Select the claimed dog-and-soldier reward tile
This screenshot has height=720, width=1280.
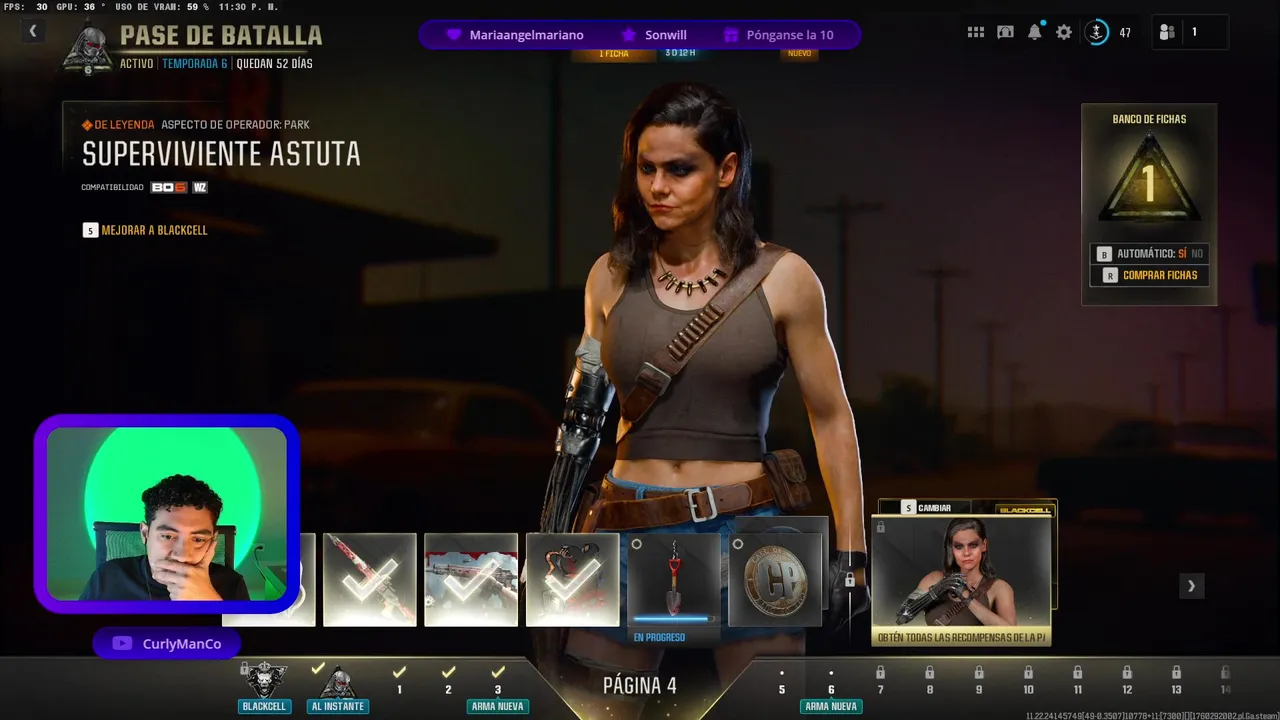click(x=572, y=579)
